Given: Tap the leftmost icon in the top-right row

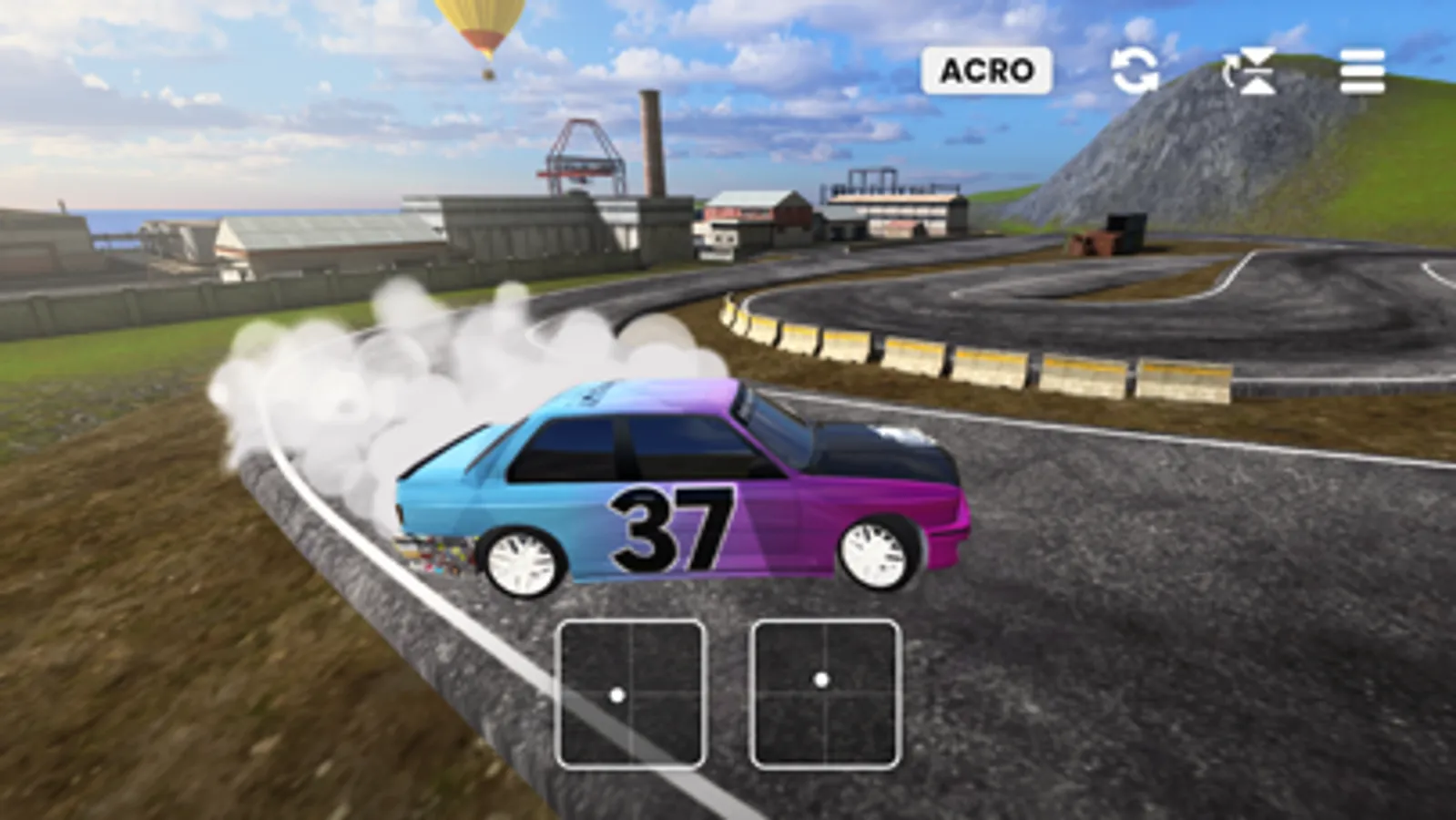Looking at the screenshot, I should tap(1135, 71).
